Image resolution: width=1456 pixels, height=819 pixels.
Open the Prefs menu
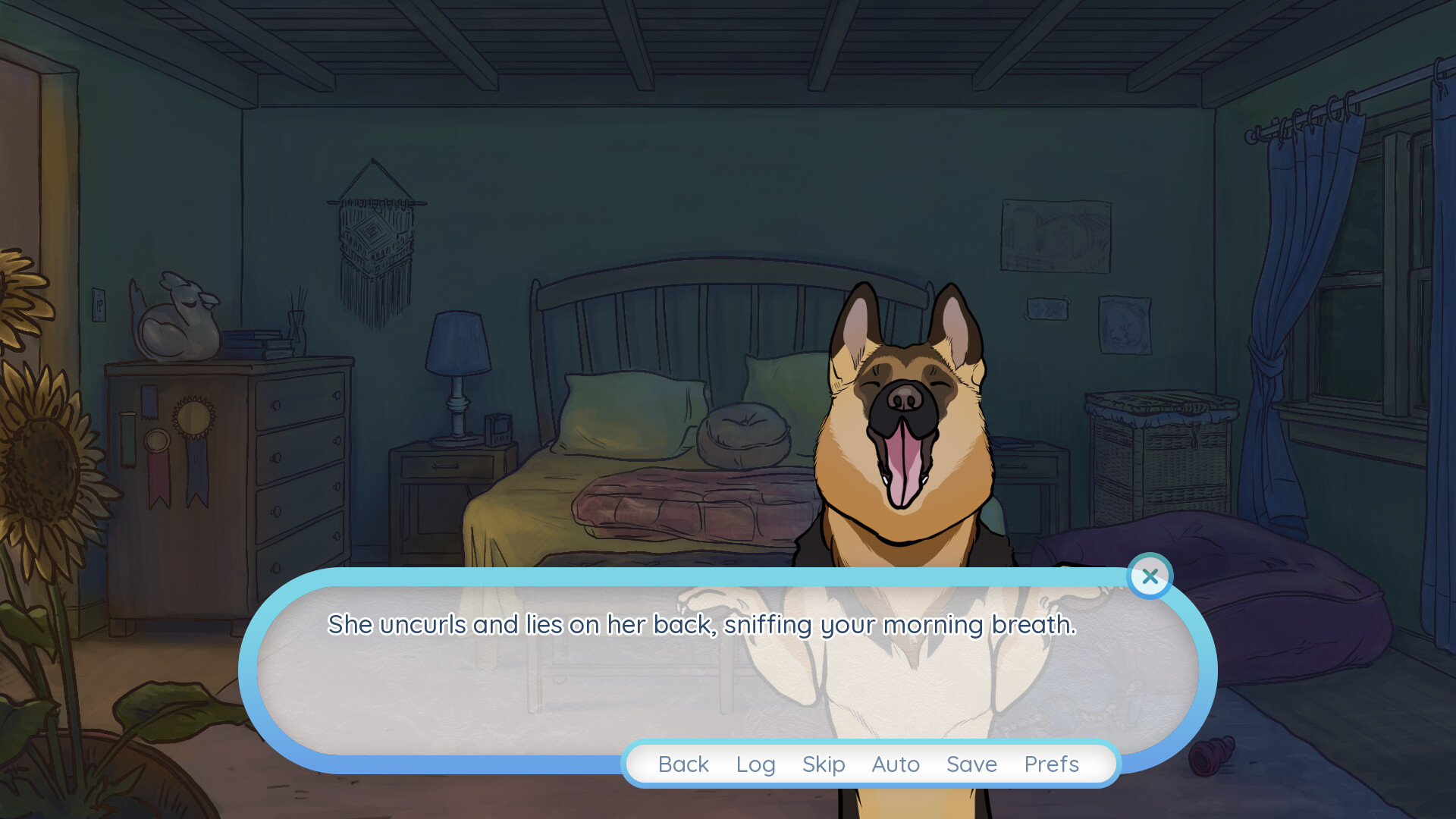1051,764
